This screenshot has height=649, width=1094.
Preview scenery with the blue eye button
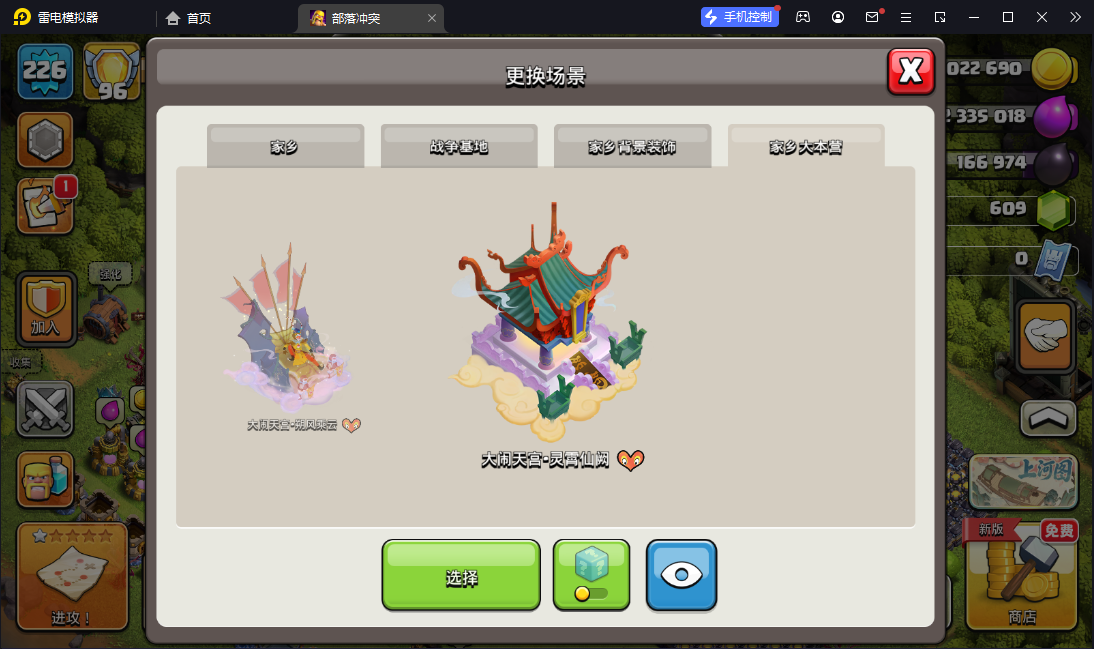click(x=681, y=575)
